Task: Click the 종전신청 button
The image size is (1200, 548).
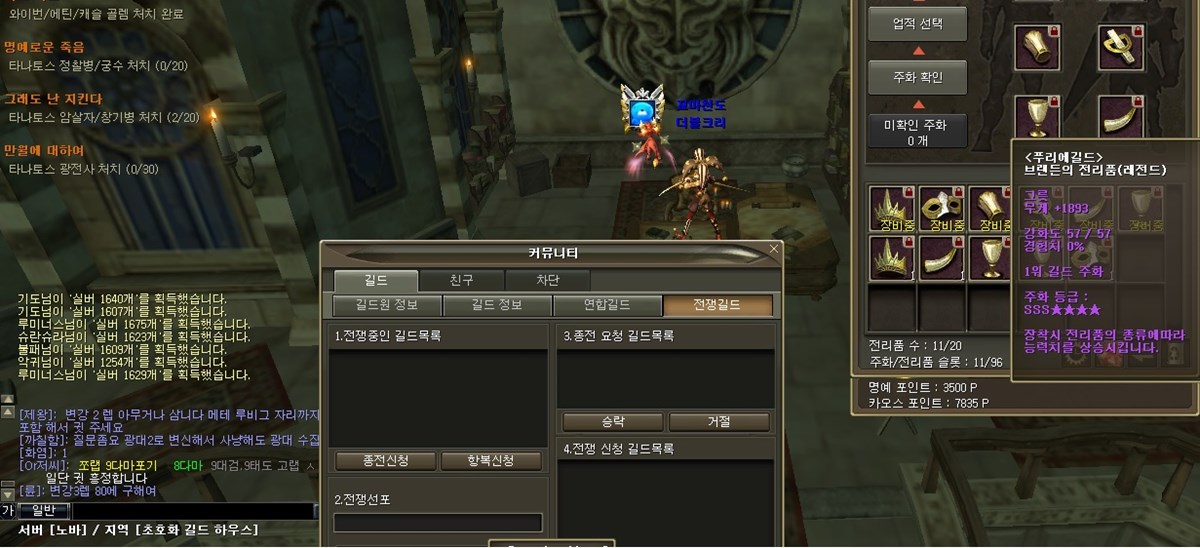Action: (385, 461)
